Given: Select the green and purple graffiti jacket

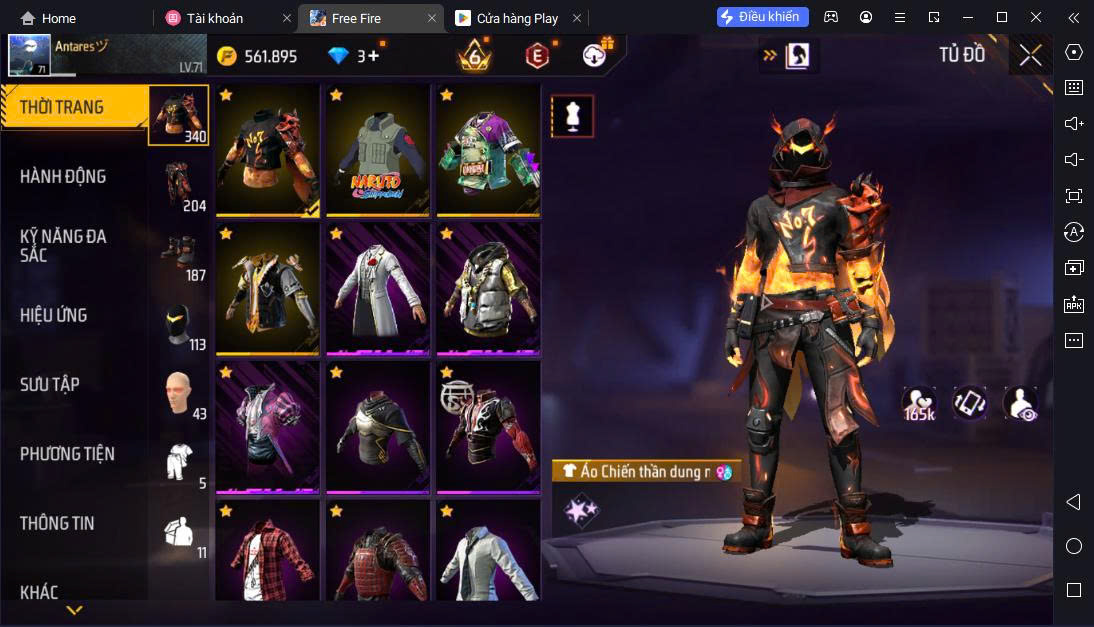Looking at the screenshot, I should click(x=487, y=150).
